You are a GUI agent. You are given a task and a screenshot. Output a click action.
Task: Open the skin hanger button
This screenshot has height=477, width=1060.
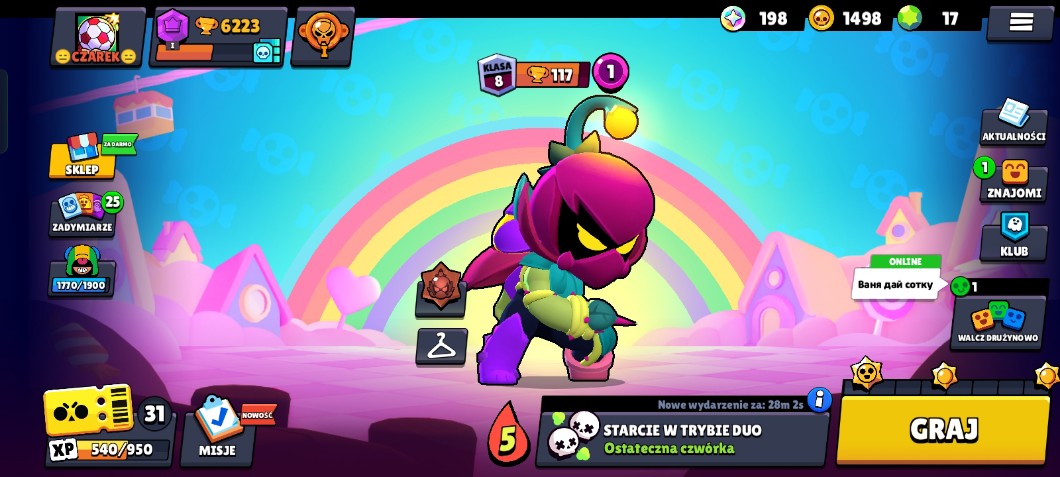tap(441, 346)
